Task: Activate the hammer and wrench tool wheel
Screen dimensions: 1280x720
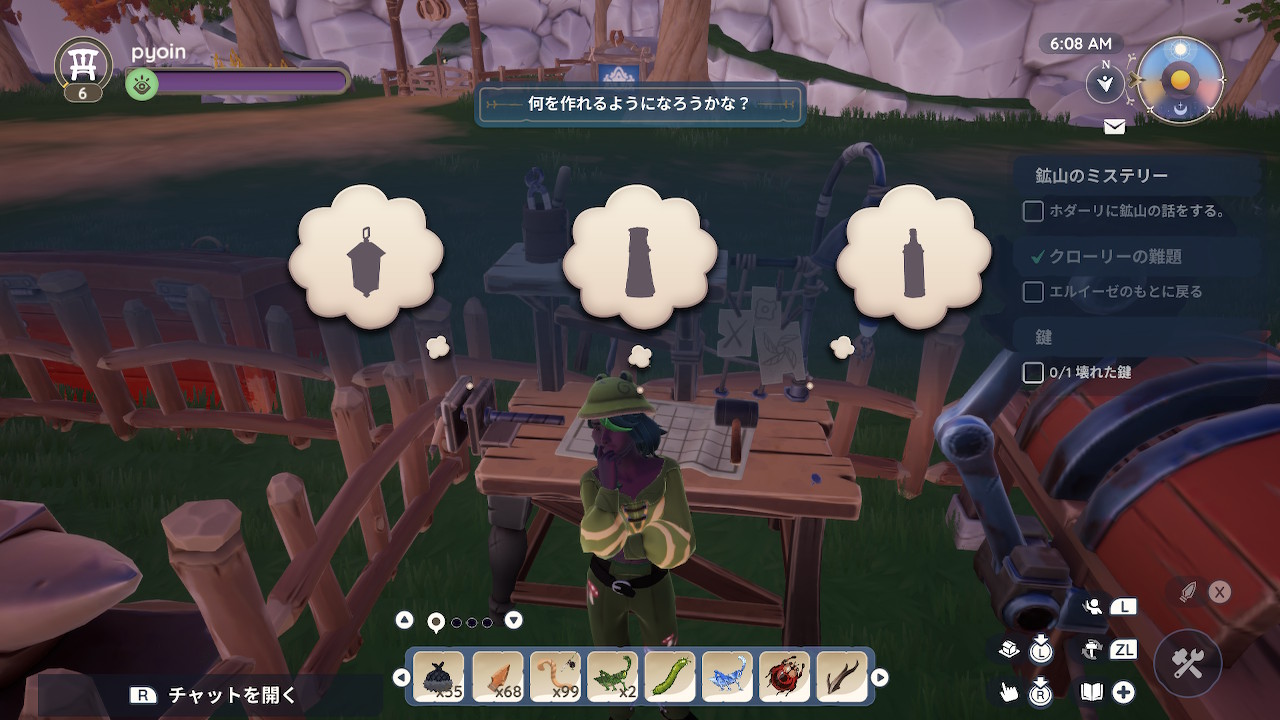Action: pos(1188,663)
